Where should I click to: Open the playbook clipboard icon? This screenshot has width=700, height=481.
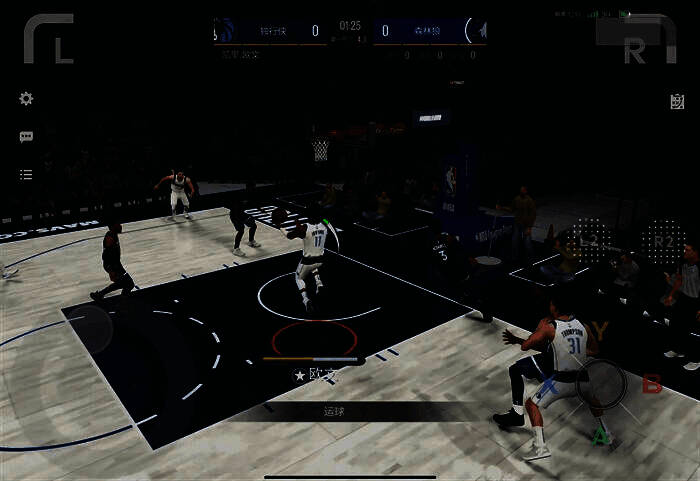pyautogui.click(x=677, y=101)
